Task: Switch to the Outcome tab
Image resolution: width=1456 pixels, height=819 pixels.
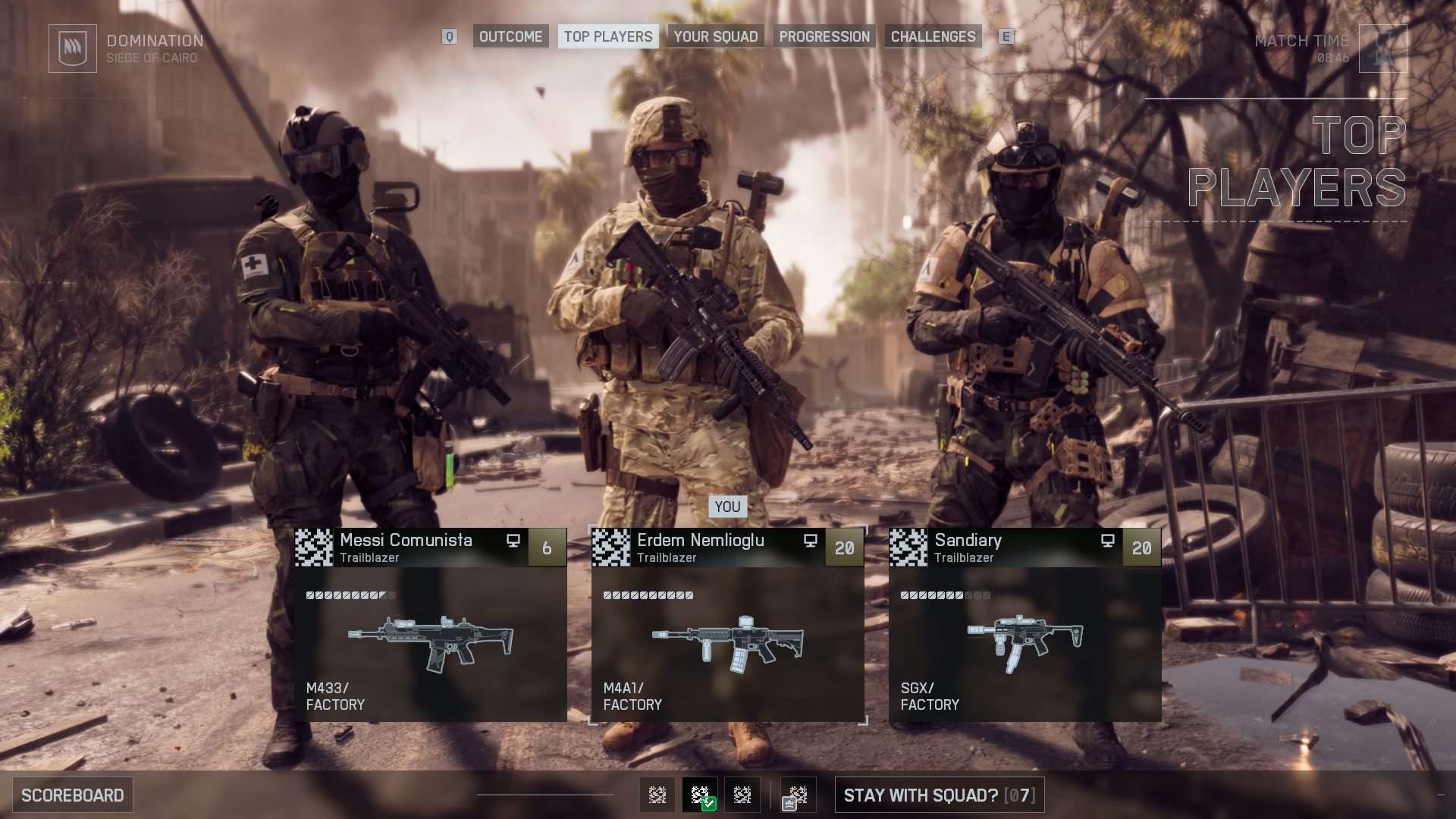Action: tap(510, 36)
